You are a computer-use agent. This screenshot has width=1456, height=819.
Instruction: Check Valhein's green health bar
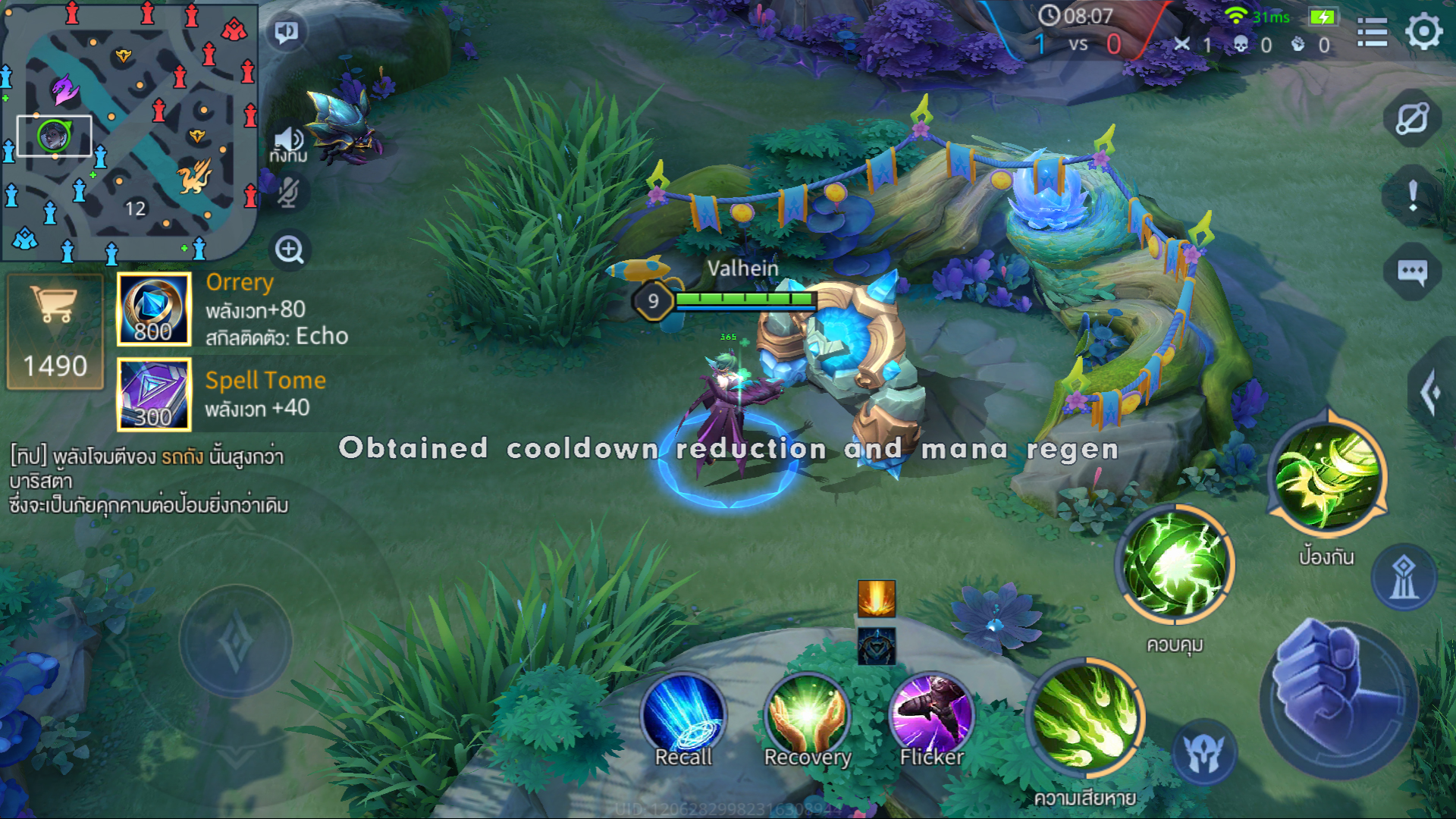coord(743,300)
